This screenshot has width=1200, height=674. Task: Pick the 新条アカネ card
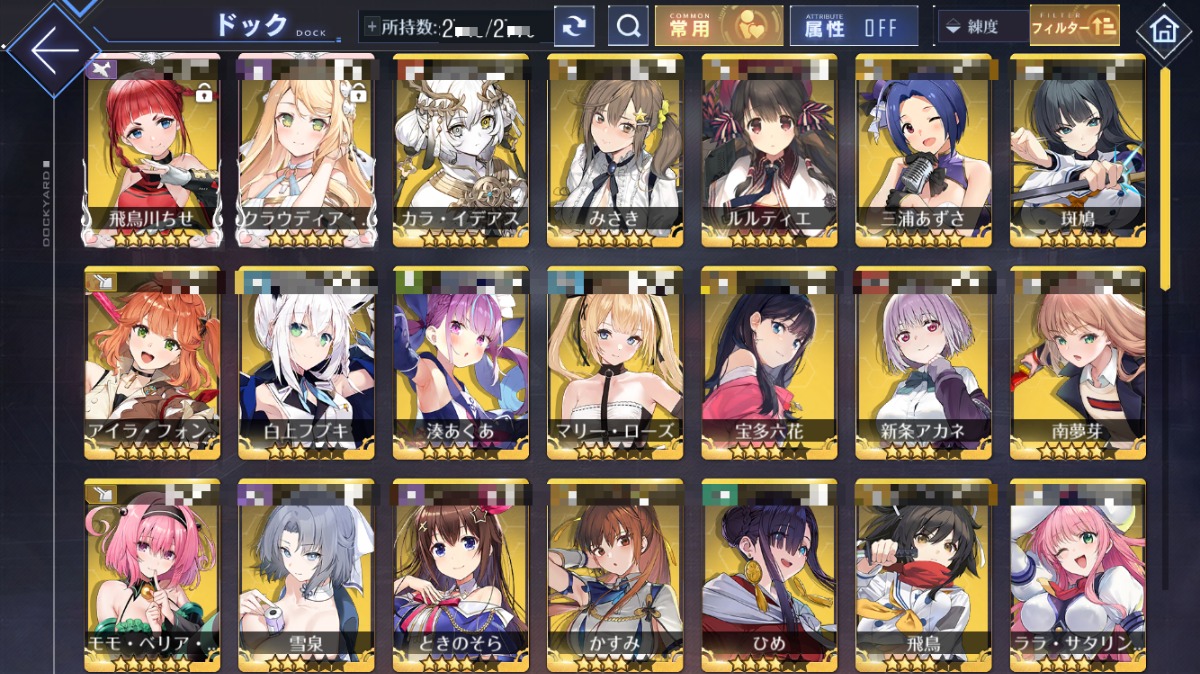point(923,362)
